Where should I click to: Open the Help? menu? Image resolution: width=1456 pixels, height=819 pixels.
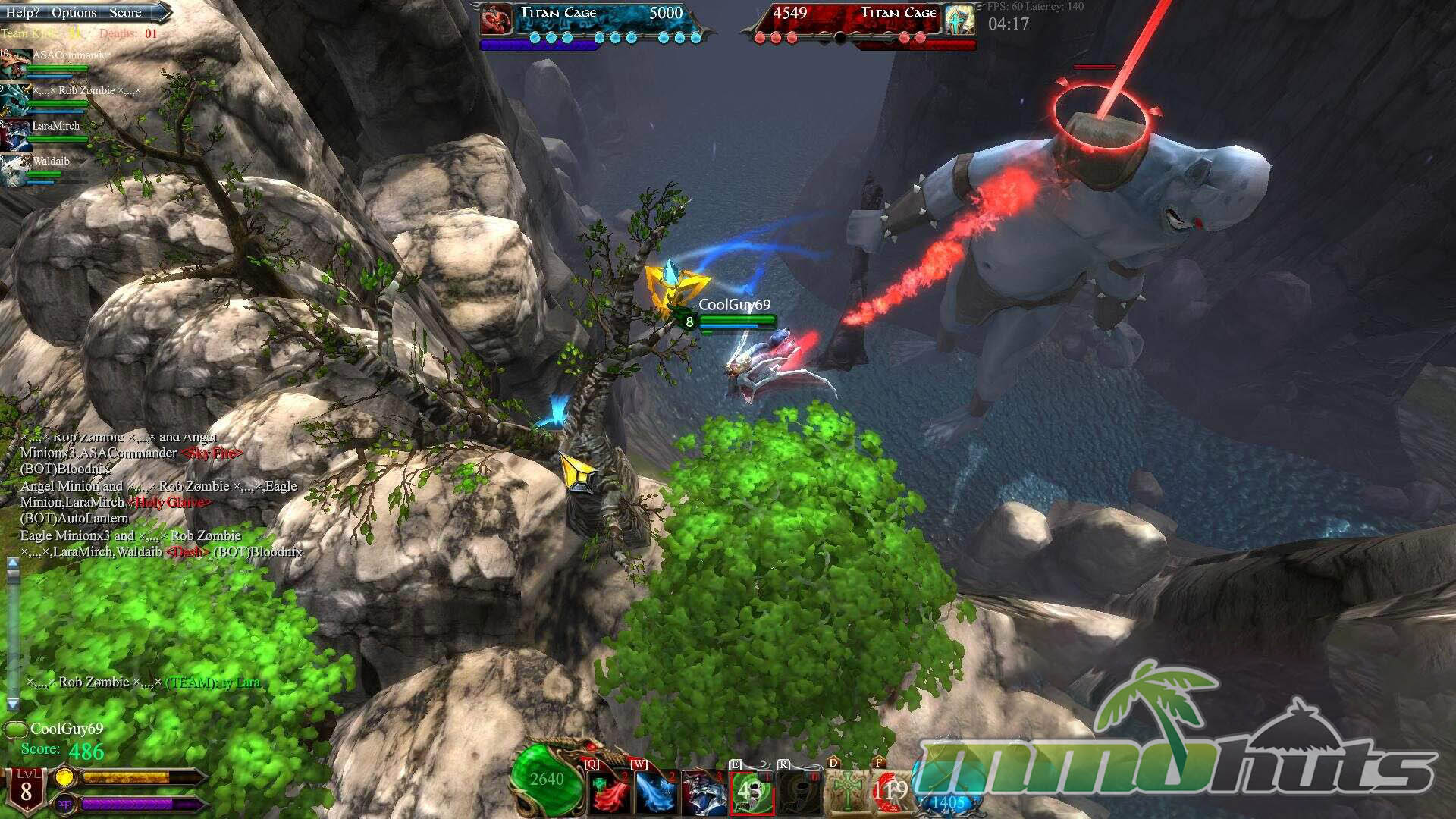pyautogui.click(x=22, y=12)
